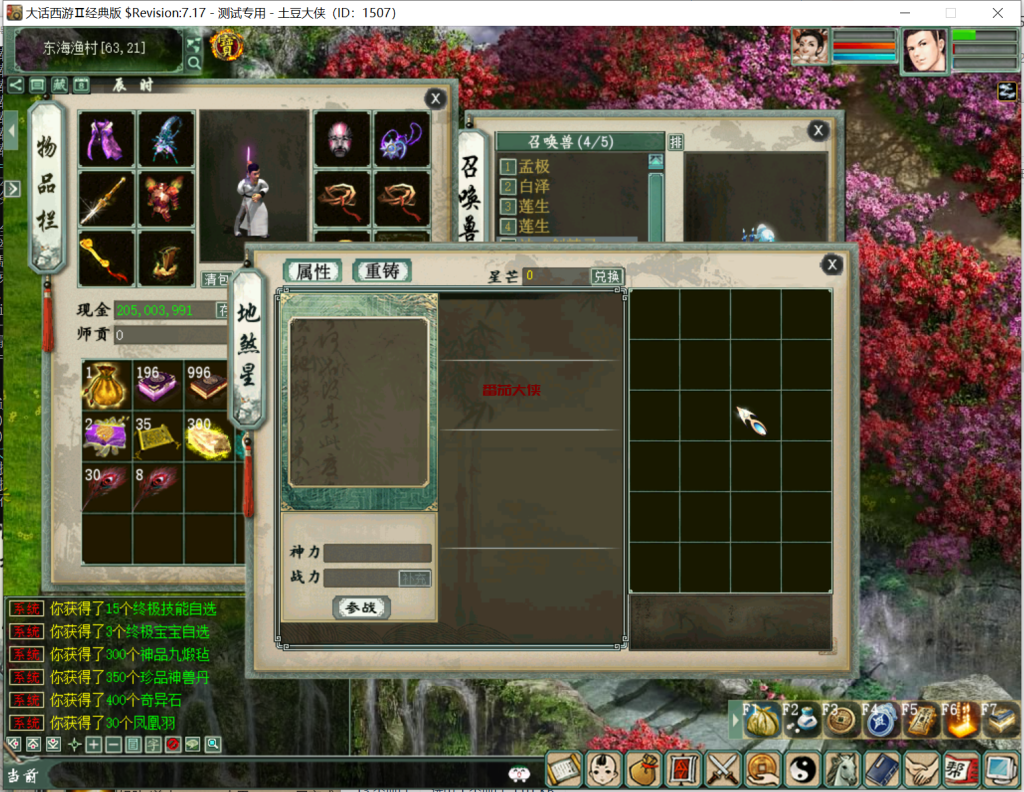Close the game window

coord(997,13)
